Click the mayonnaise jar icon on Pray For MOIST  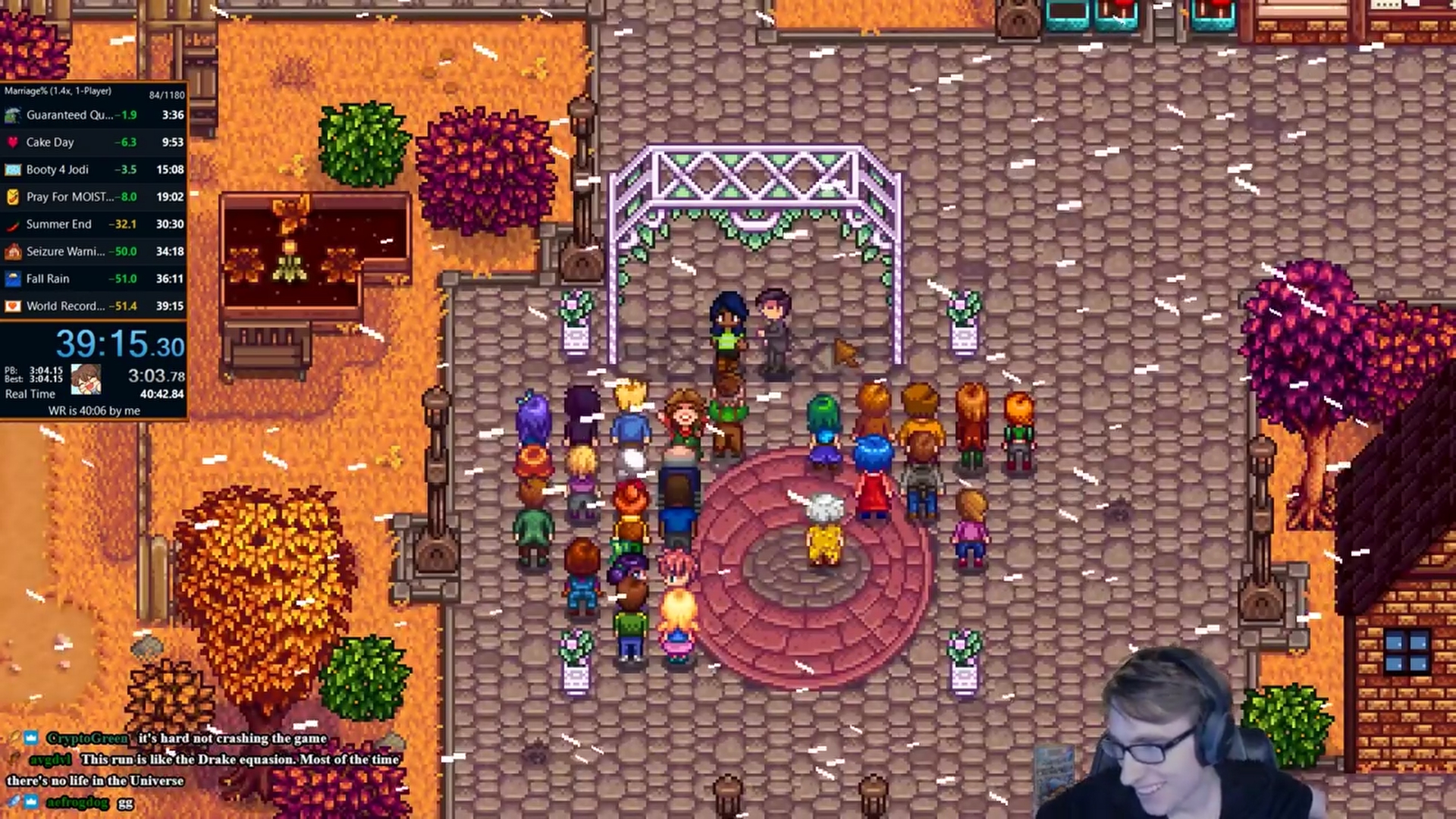click(x=14, y=196)
